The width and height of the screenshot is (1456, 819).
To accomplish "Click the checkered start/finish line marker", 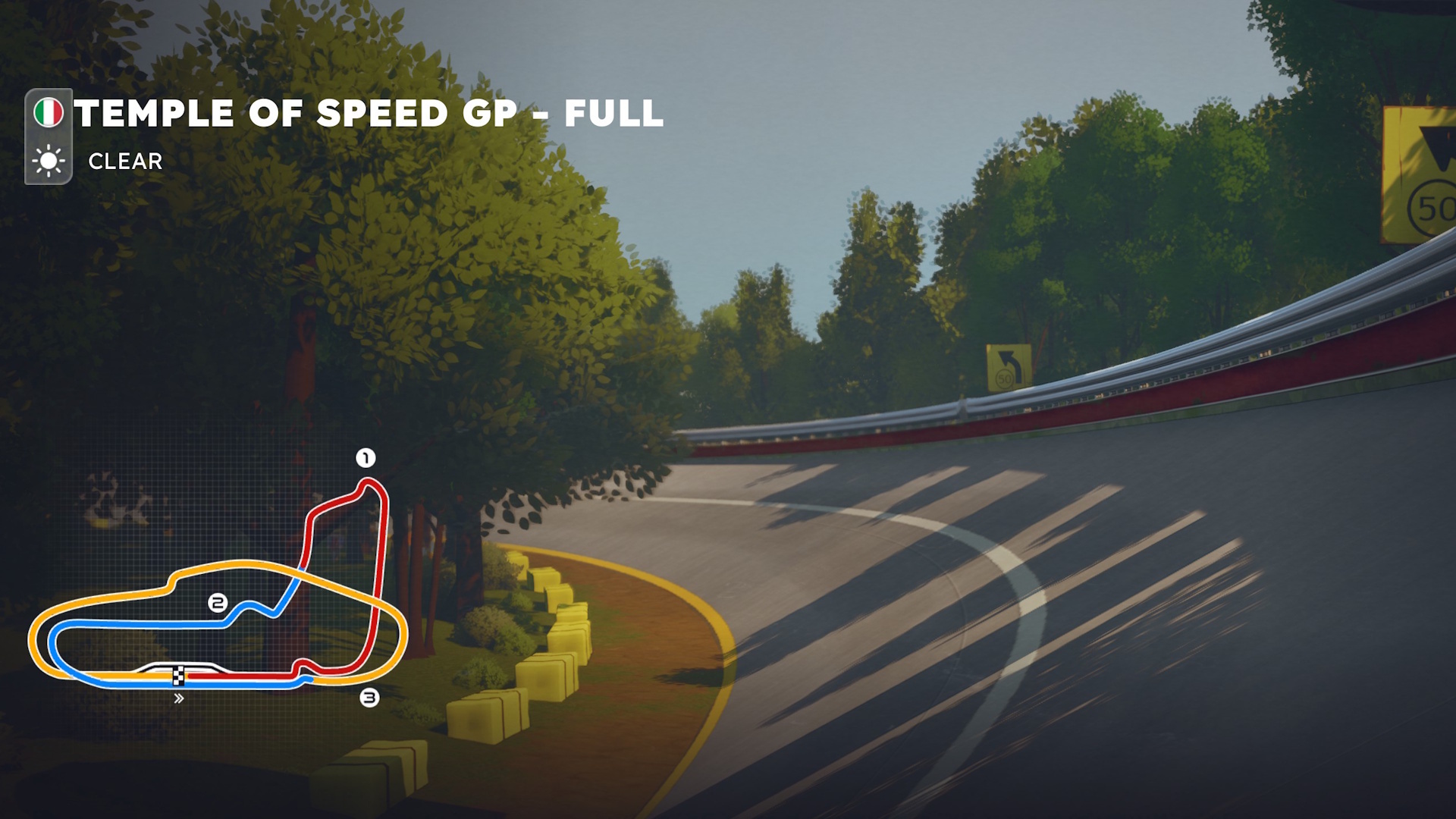I will coord(179,675).
